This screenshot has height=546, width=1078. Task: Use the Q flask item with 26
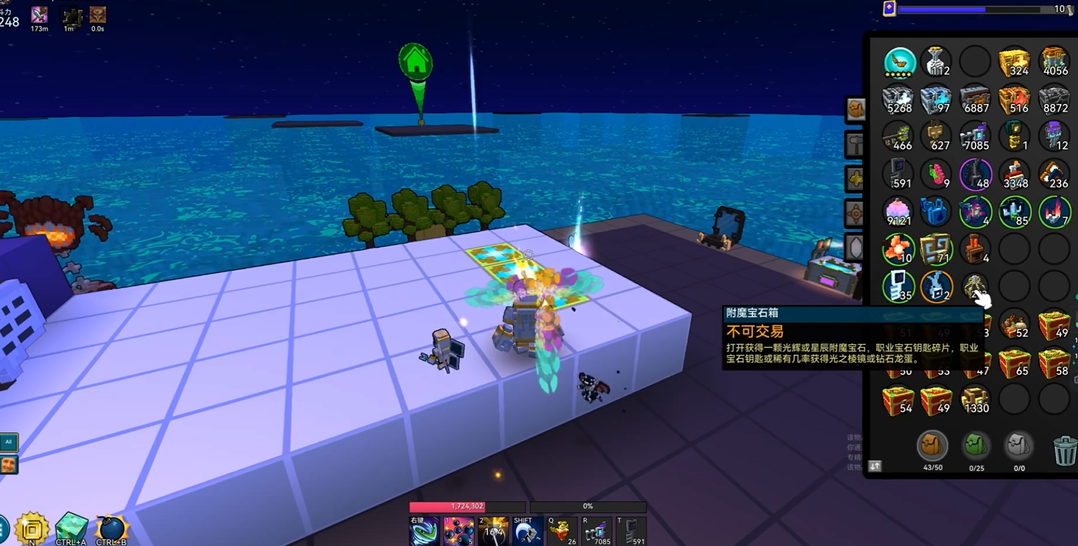[x=562, y=531]
